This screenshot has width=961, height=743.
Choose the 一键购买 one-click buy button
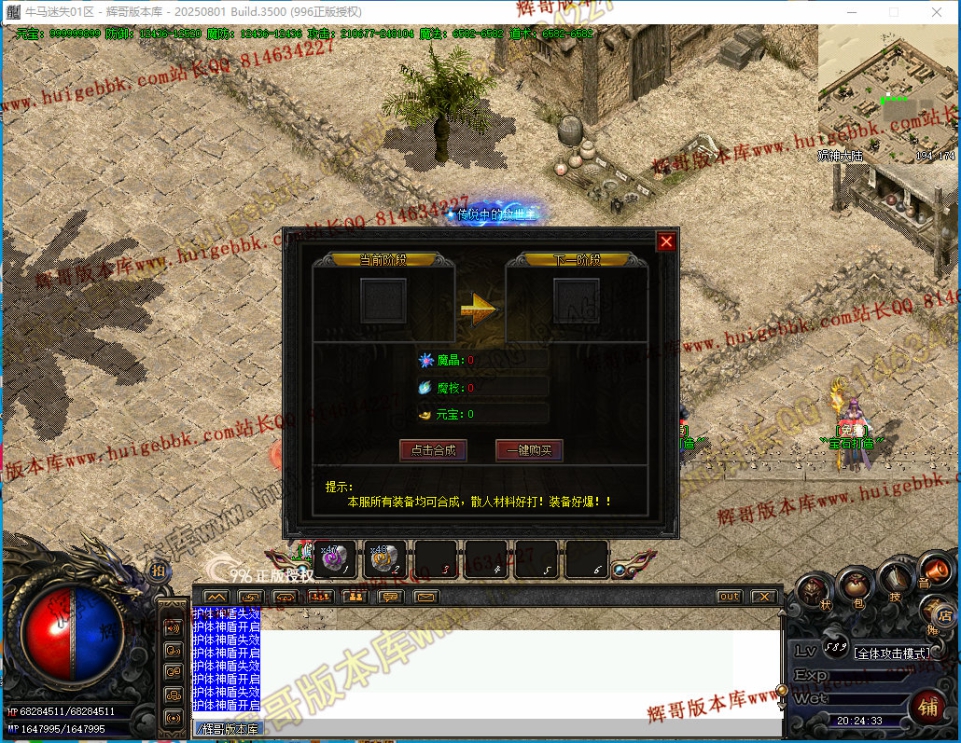click(529, 450)
